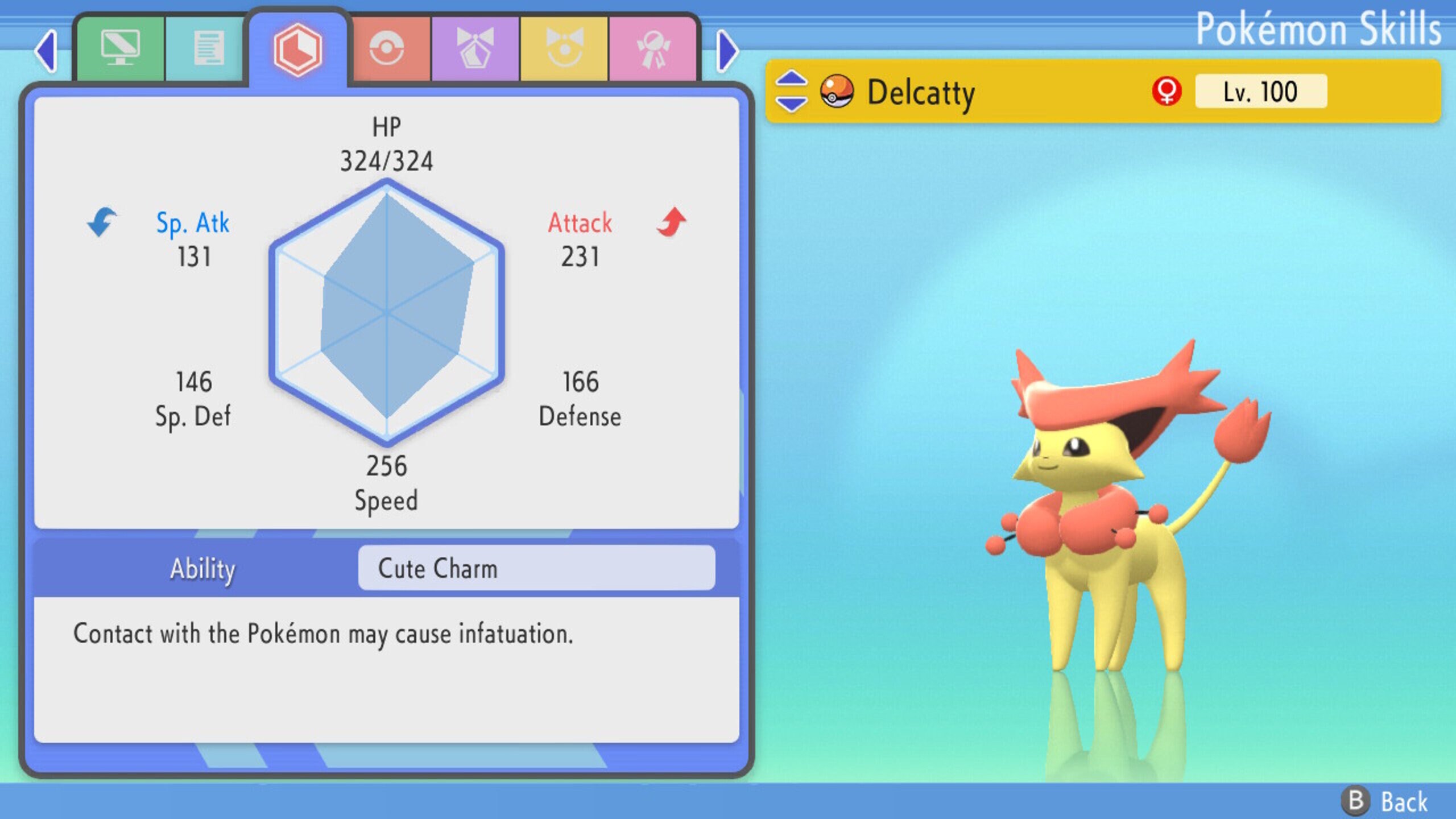
Task: Select the female gender symbol
Action: pos(1167,91)
